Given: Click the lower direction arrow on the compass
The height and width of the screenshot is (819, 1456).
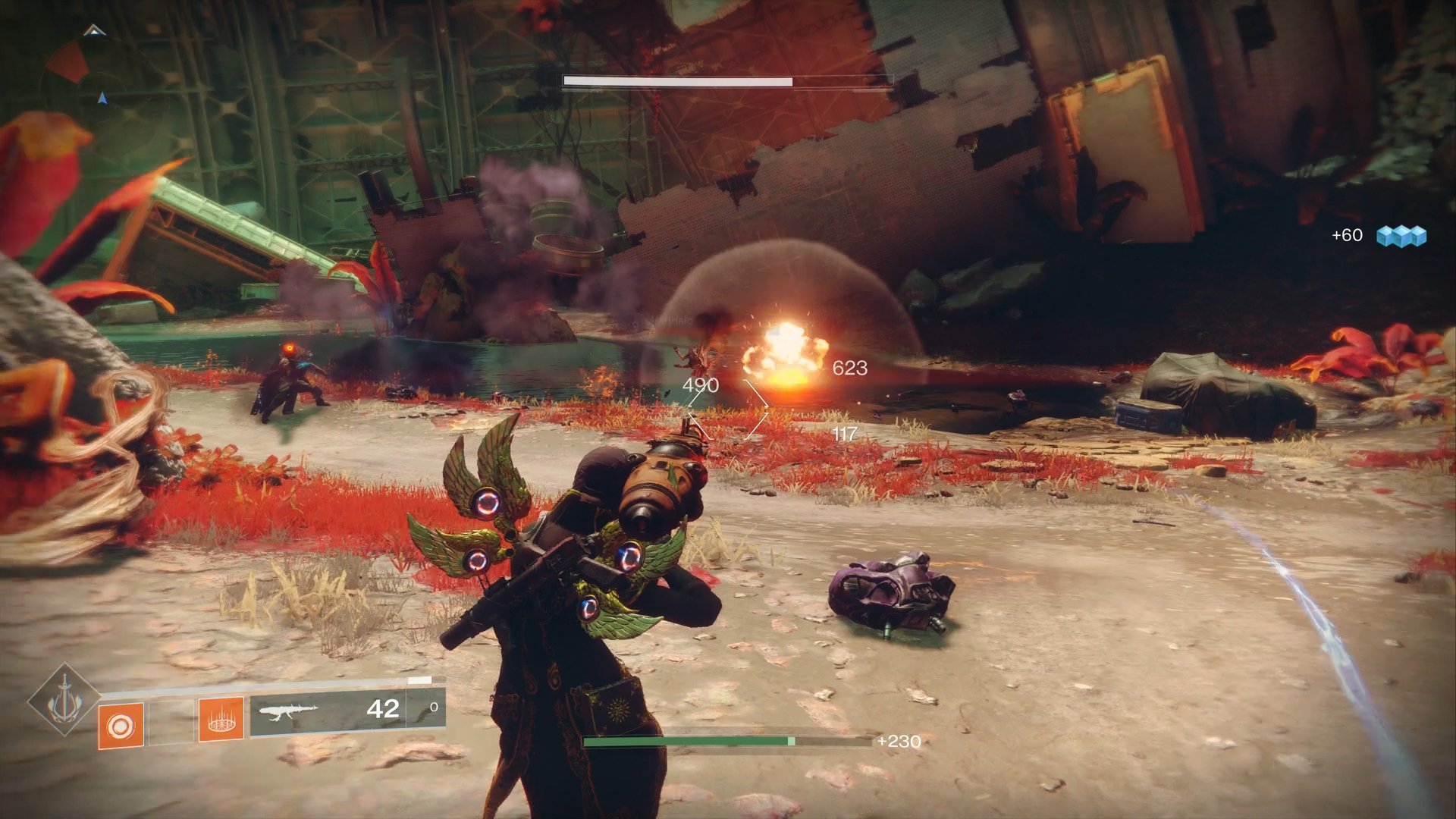Looking at the screenshot, I should [x=102, y=97].
